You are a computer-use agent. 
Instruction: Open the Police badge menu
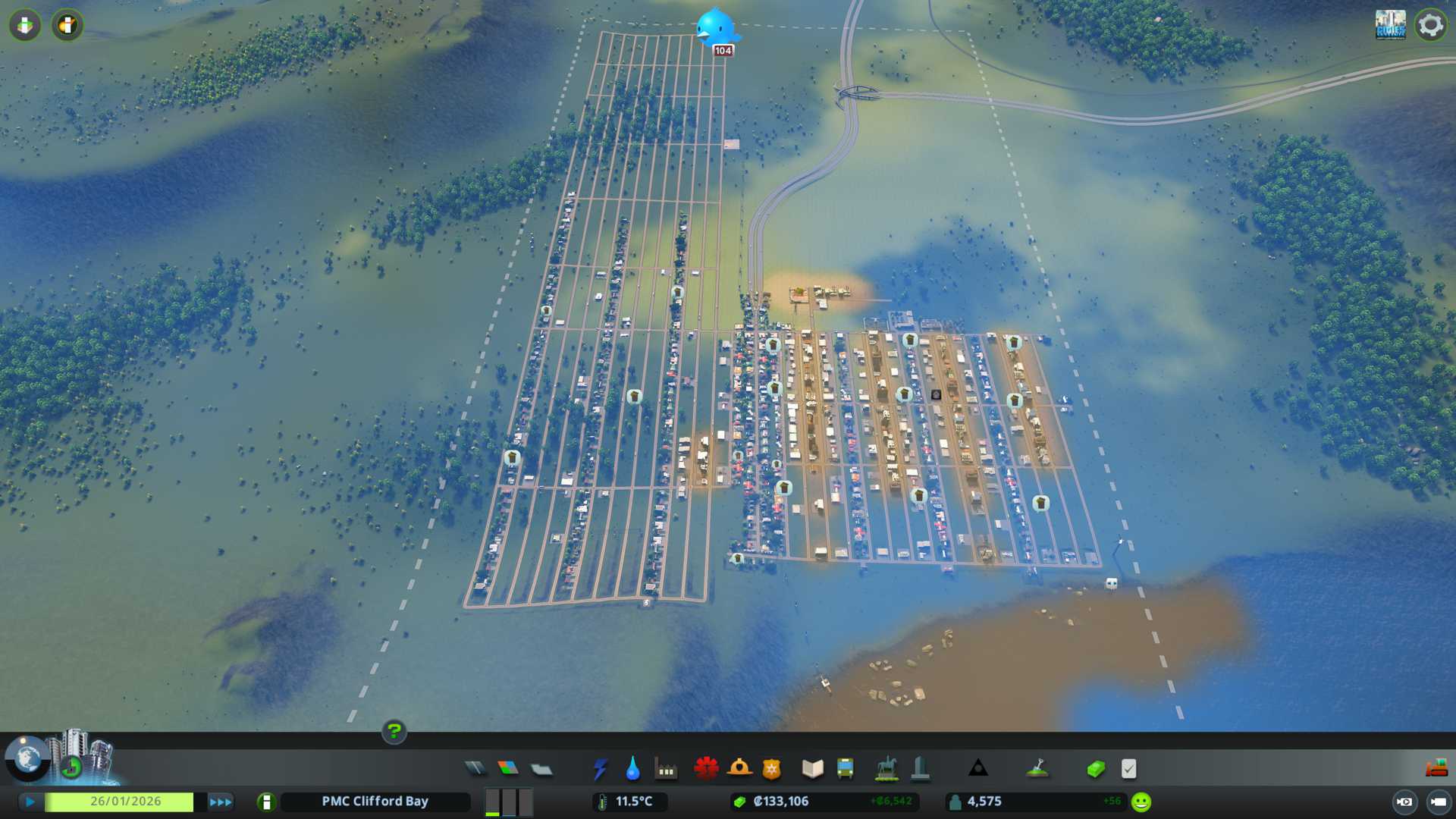(x=772, y=769)
